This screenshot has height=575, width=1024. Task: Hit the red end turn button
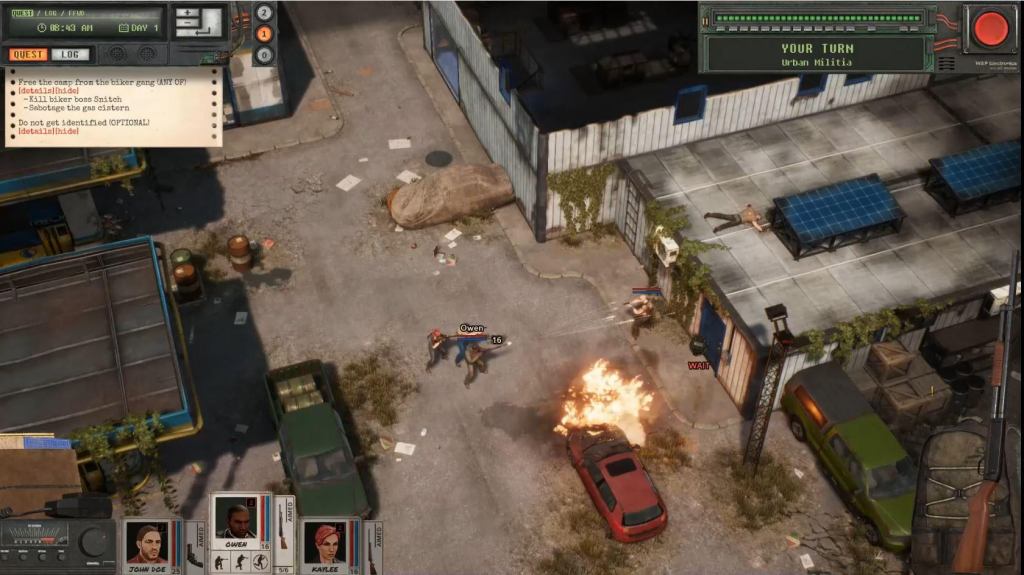tap(991, 28)
